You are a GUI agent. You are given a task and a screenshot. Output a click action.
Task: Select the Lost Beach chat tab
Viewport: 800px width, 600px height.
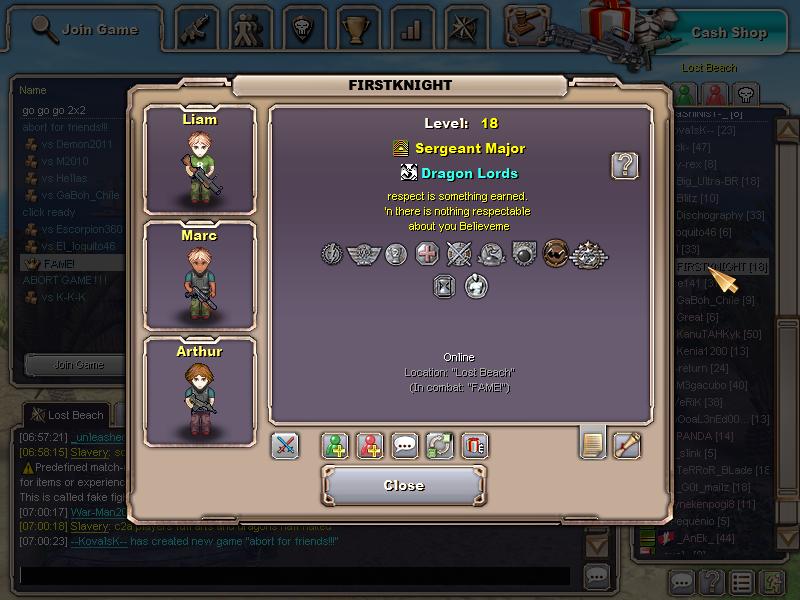click(67, 415)
